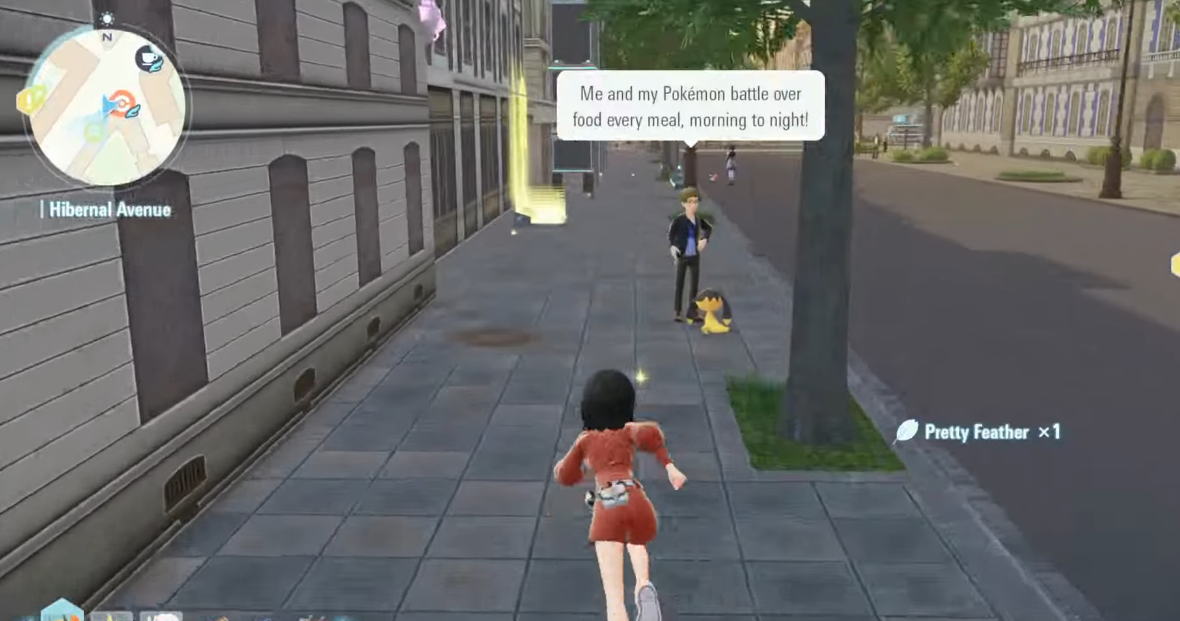Screen dimensions: 1180x621
Task: Select the café cup marker on minimap
Action: [x=149, y=58]
